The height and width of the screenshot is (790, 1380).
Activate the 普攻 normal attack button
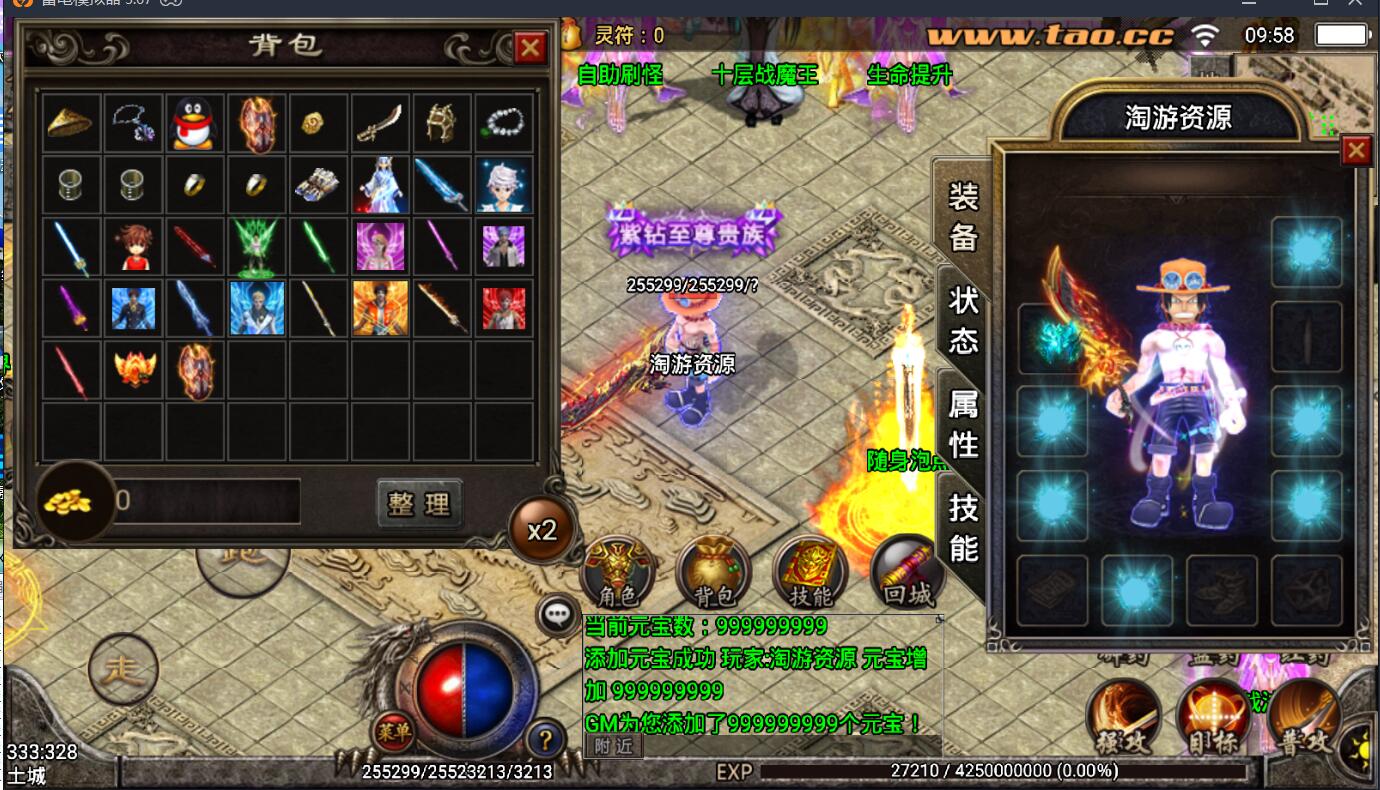click(x=1305, y=718)
